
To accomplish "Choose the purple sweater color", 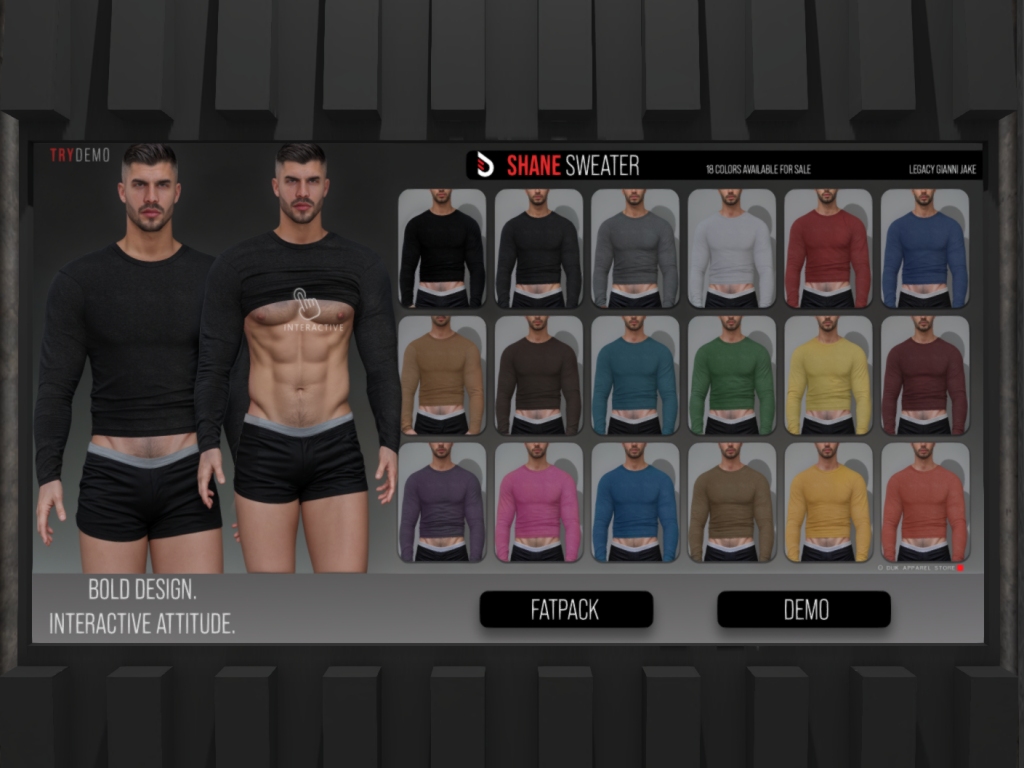I will click(x=442, y=502).
